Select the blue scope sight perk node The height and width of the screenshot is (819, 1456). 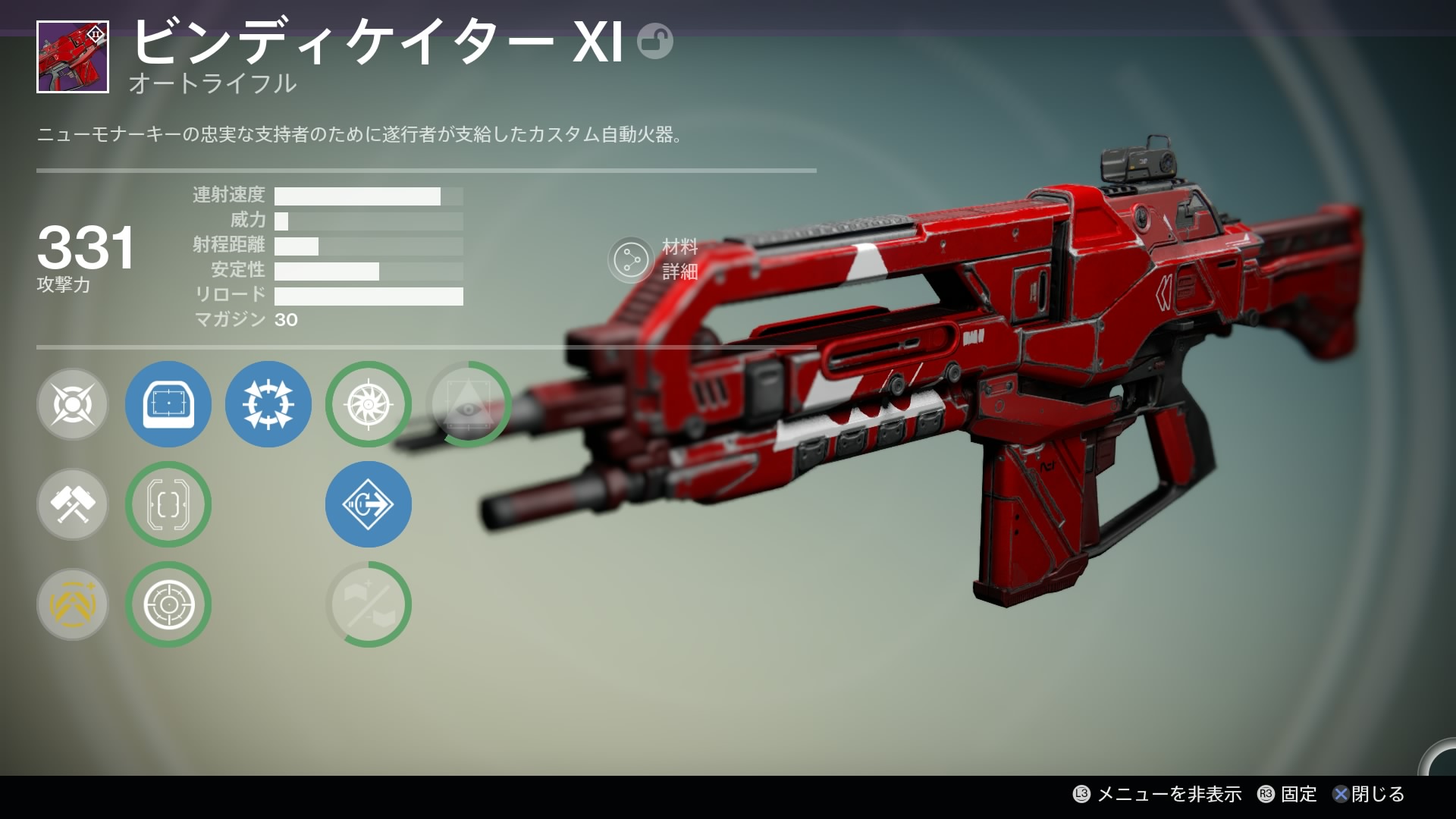[168, 404]
